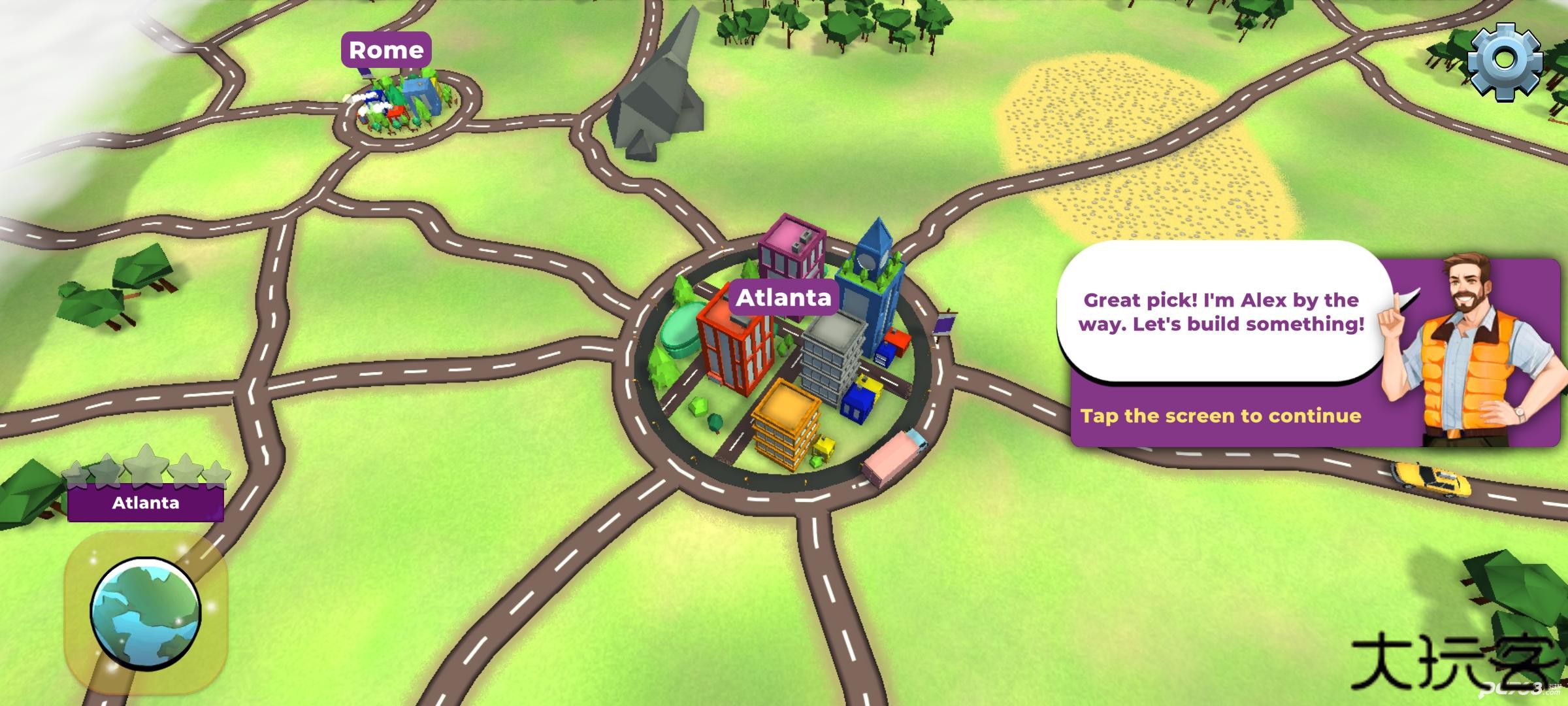Tap the Alex dialogue box to continue
Viewport: 1568px width, 706px height.
[1220, 346]
